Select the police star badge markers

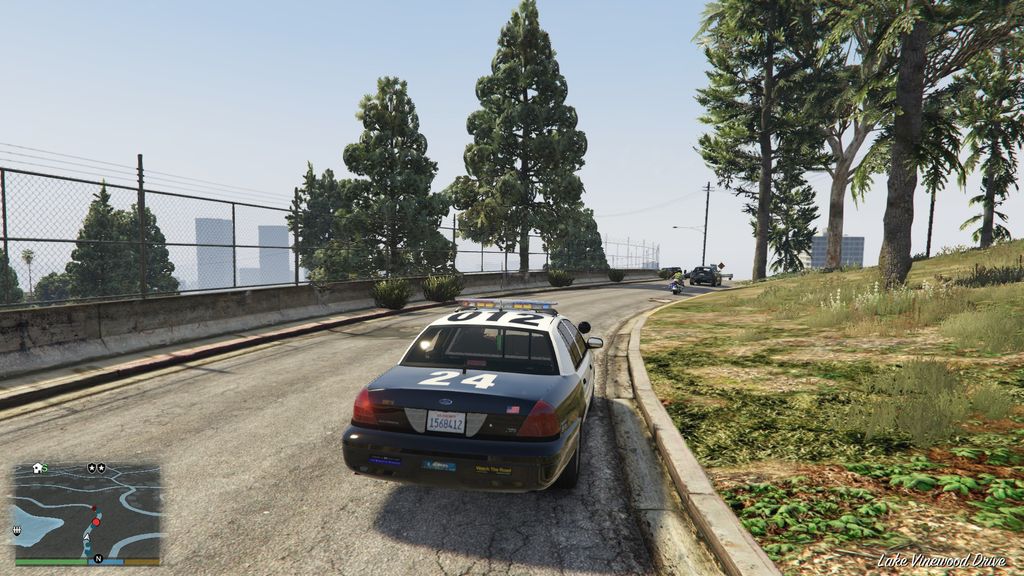click(x=96, y=467)
